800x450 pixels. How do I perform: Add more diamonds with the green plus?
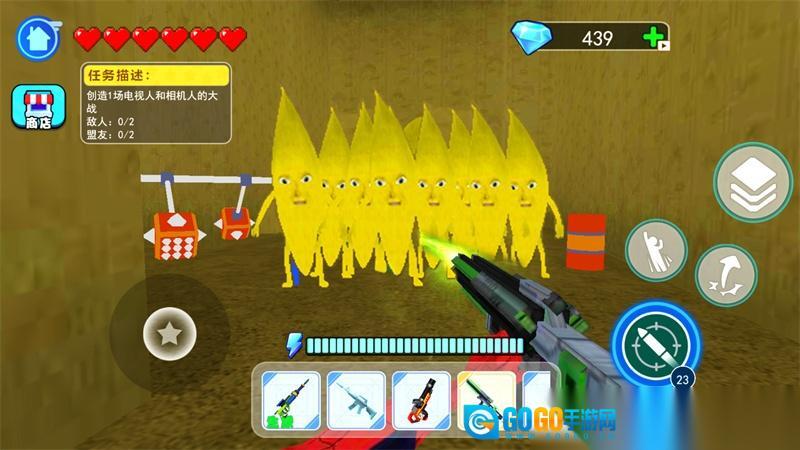click(654, 38)
